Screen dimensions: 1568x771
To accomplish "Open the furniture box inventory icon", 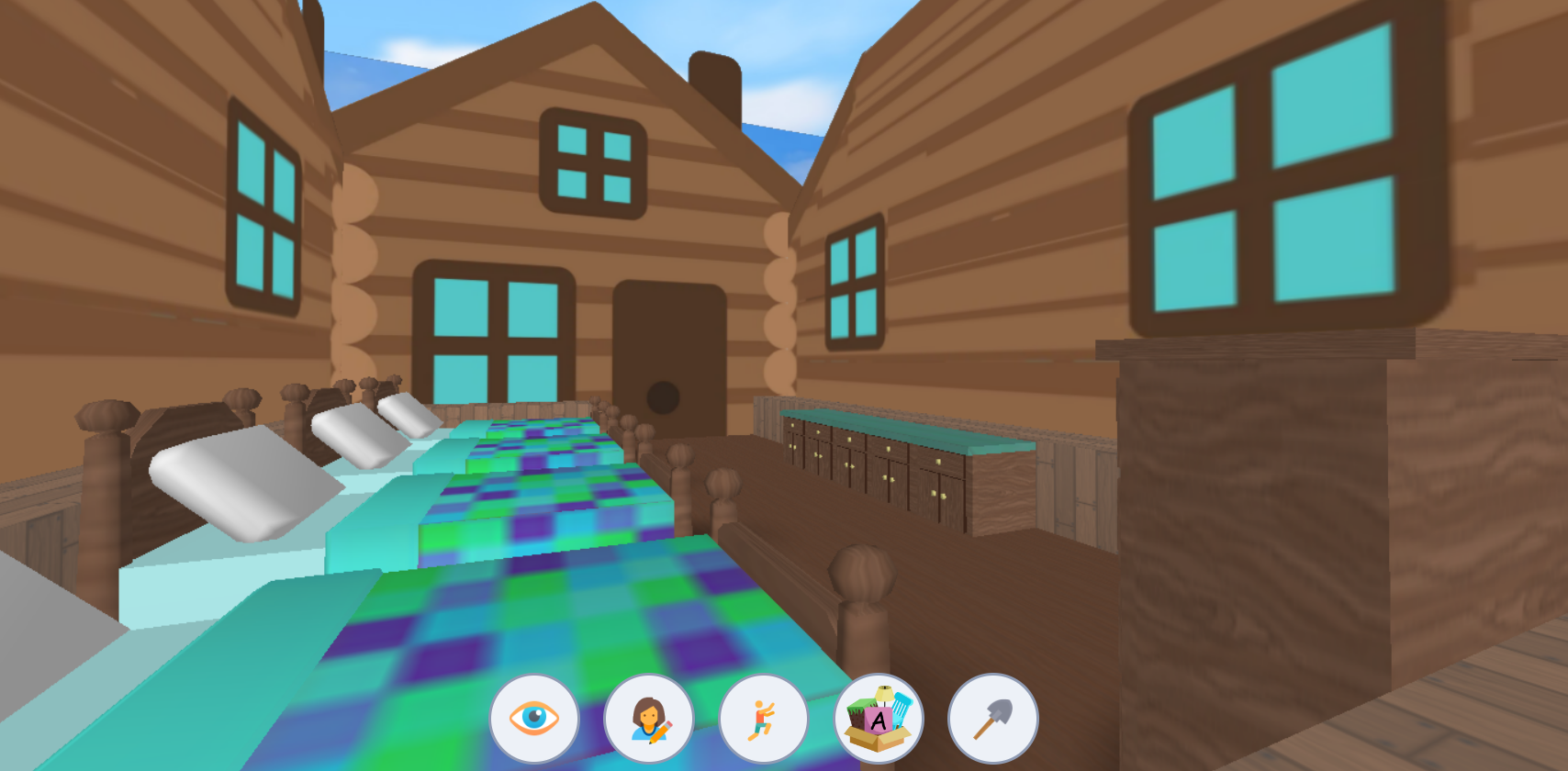I will 879,720.
